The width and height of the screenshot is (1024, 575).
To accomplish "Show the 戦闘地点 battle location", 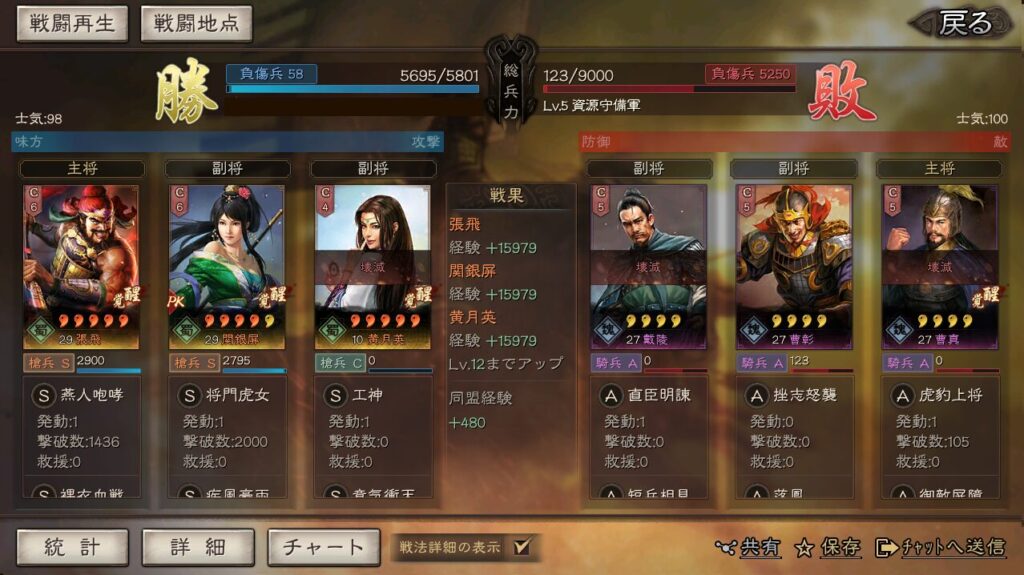I will click(x=196, y=24).
